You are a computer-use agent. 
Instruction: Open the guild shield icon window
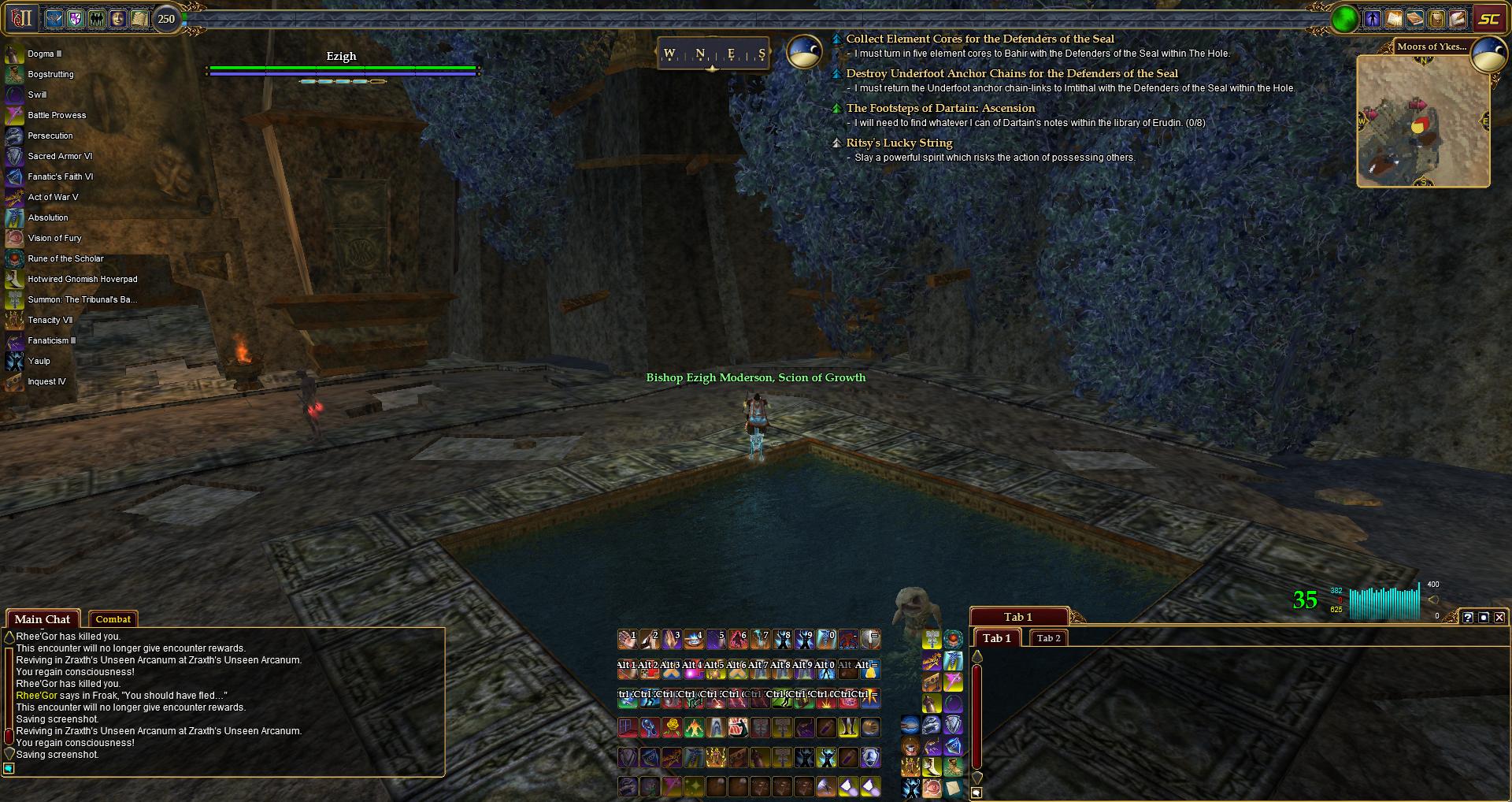[76, 19]
